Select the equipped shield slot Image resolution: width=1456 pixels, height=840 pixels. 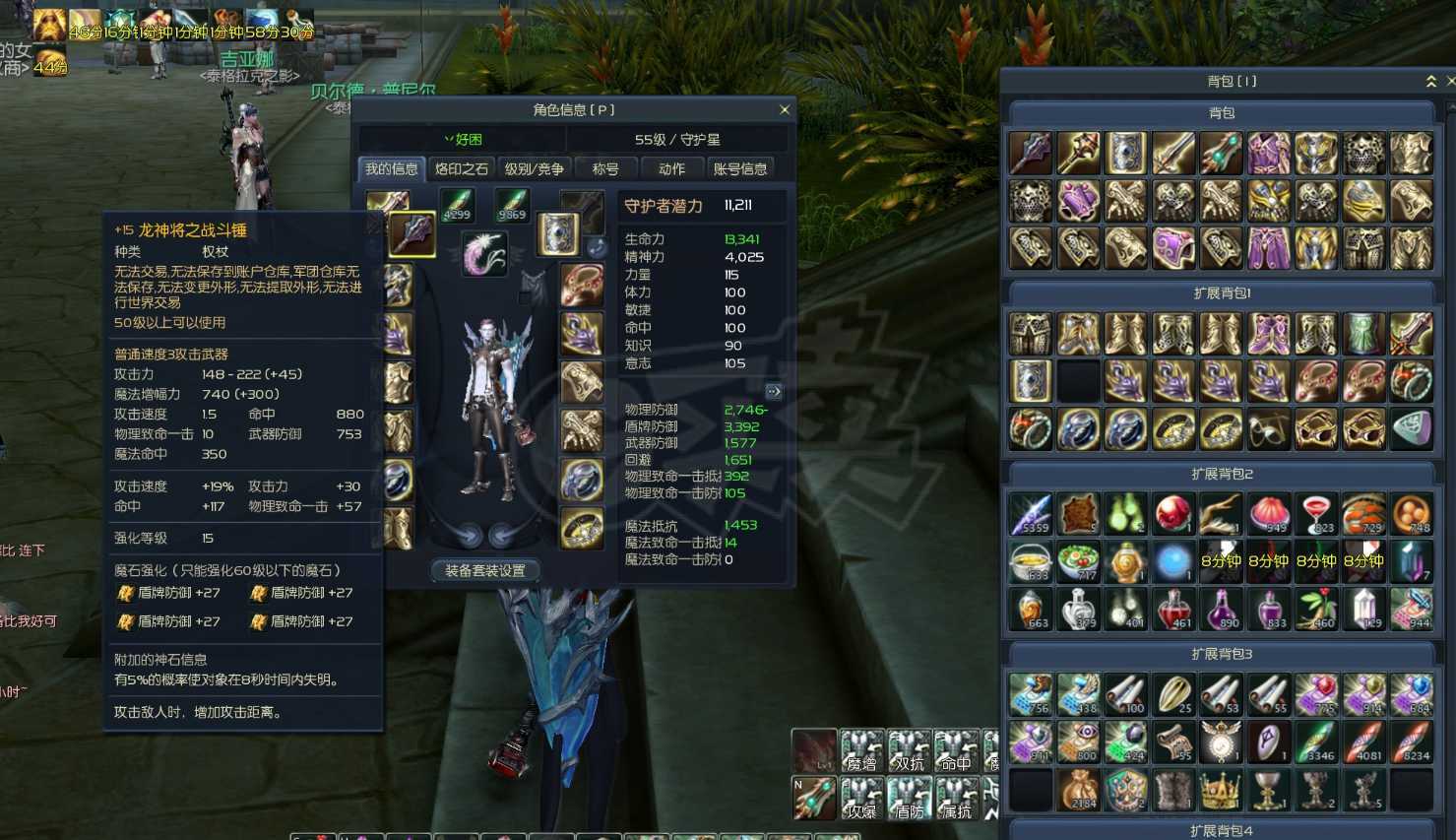click(558, 234)
